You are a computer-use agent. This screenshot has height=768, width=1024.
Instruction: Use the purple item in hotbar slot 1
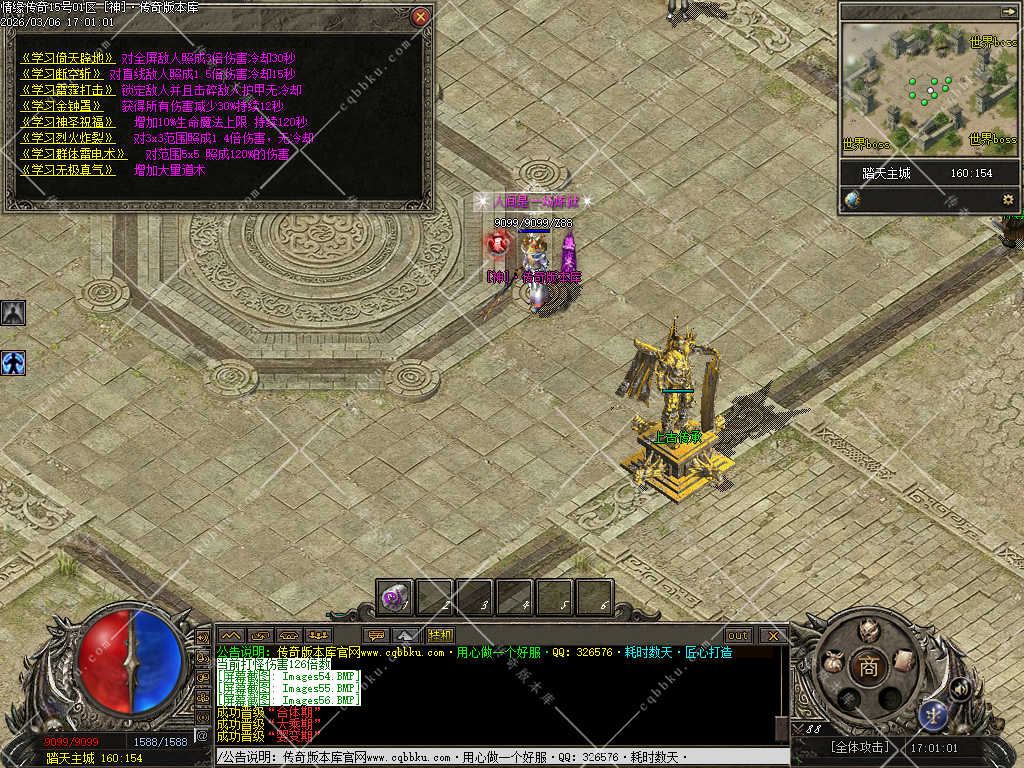(x=395, y=598)
